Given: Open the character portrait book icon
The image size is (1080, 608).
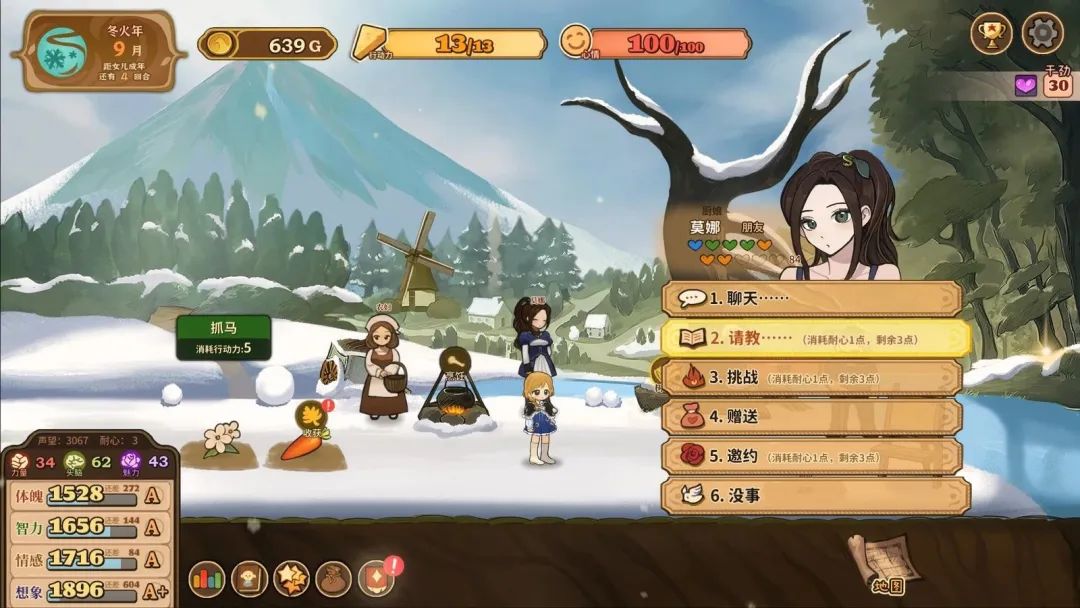Looking at the screenshot, I should pos(249,578).
